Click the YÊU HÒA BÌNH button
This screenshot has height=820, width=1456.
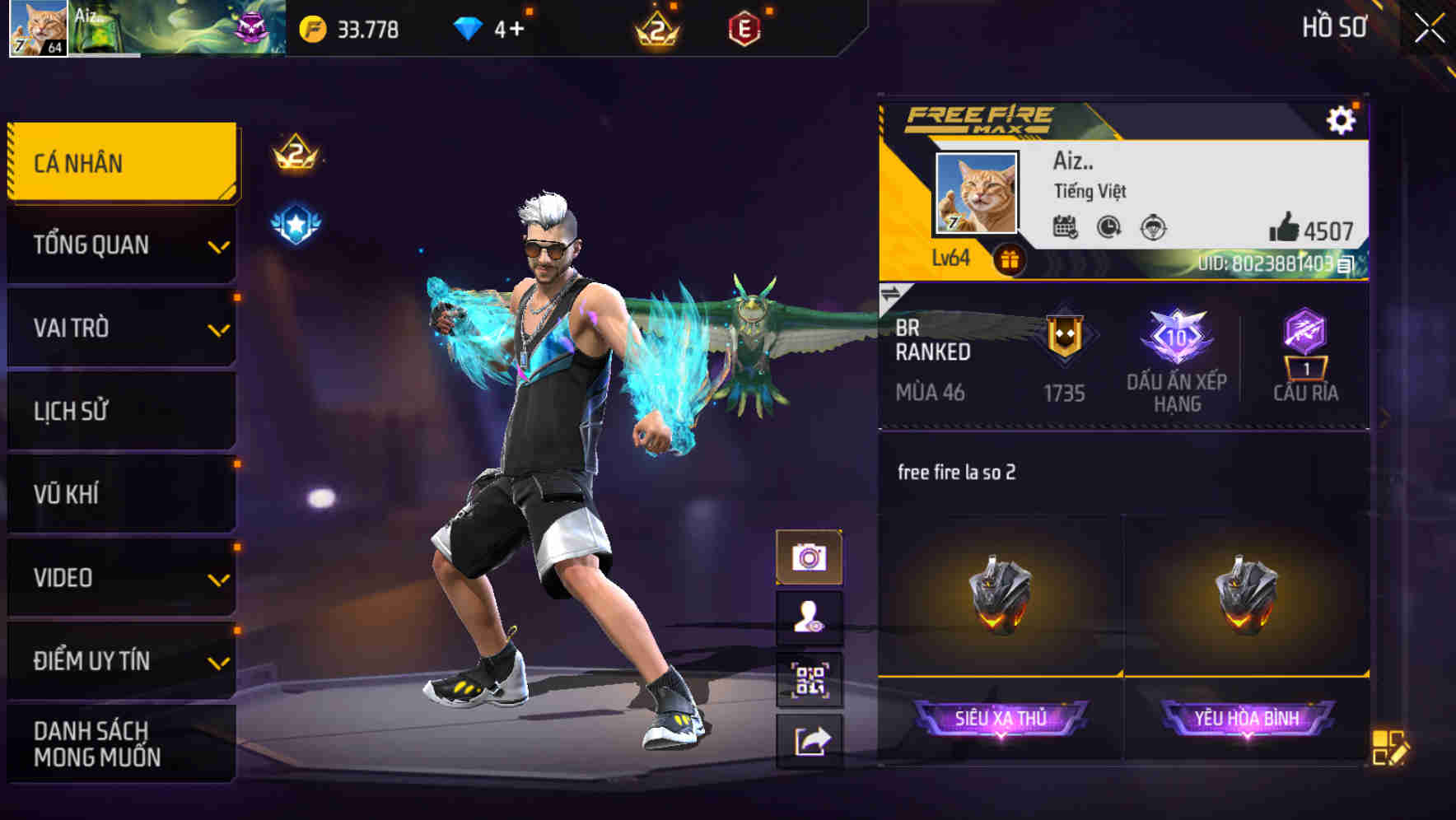click(1246, 717)
